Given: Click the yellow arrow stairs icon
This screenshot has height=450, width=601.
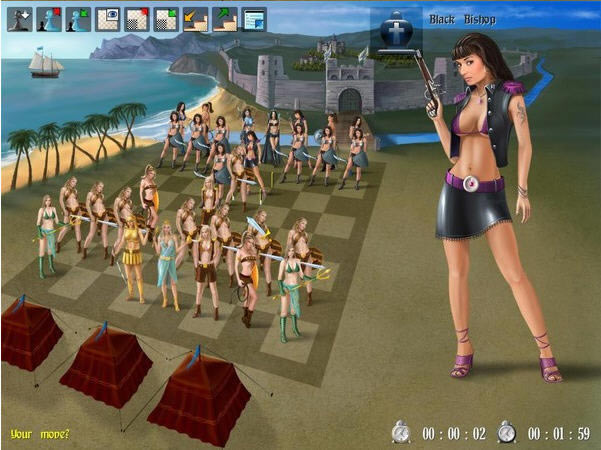Looking at the screenshot, I should [x=196, y=18].
